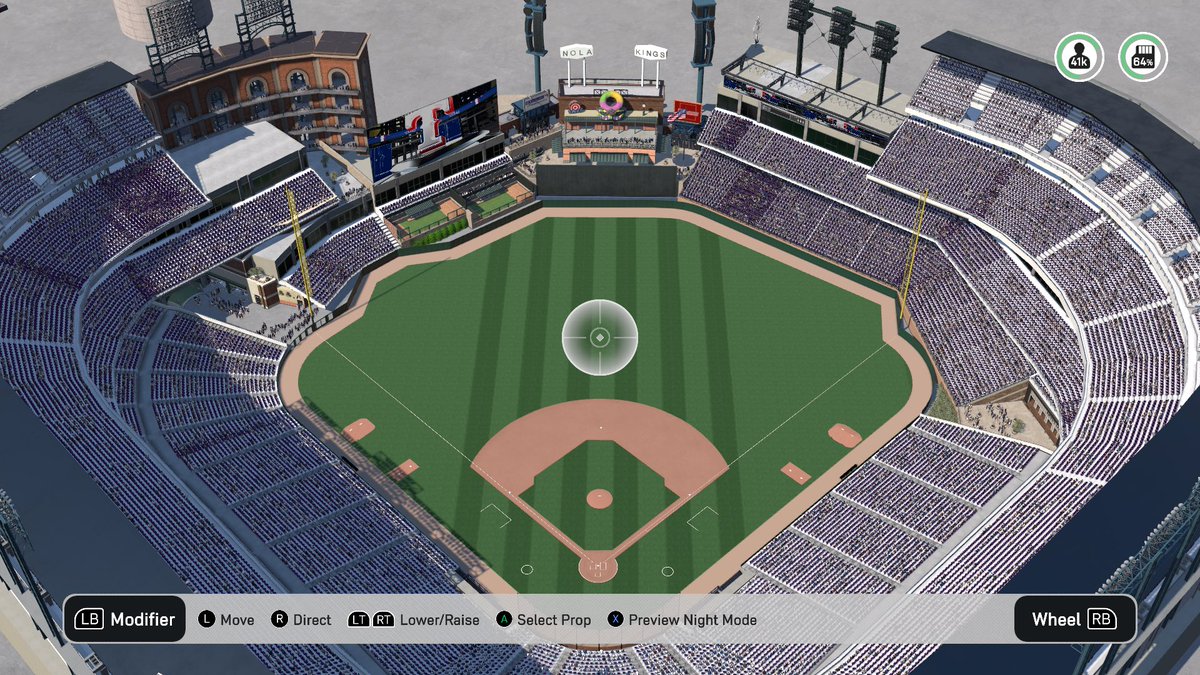The image size is (1200, 675).
Task: Open the Wheel menu
Action: coord(1074,619)
